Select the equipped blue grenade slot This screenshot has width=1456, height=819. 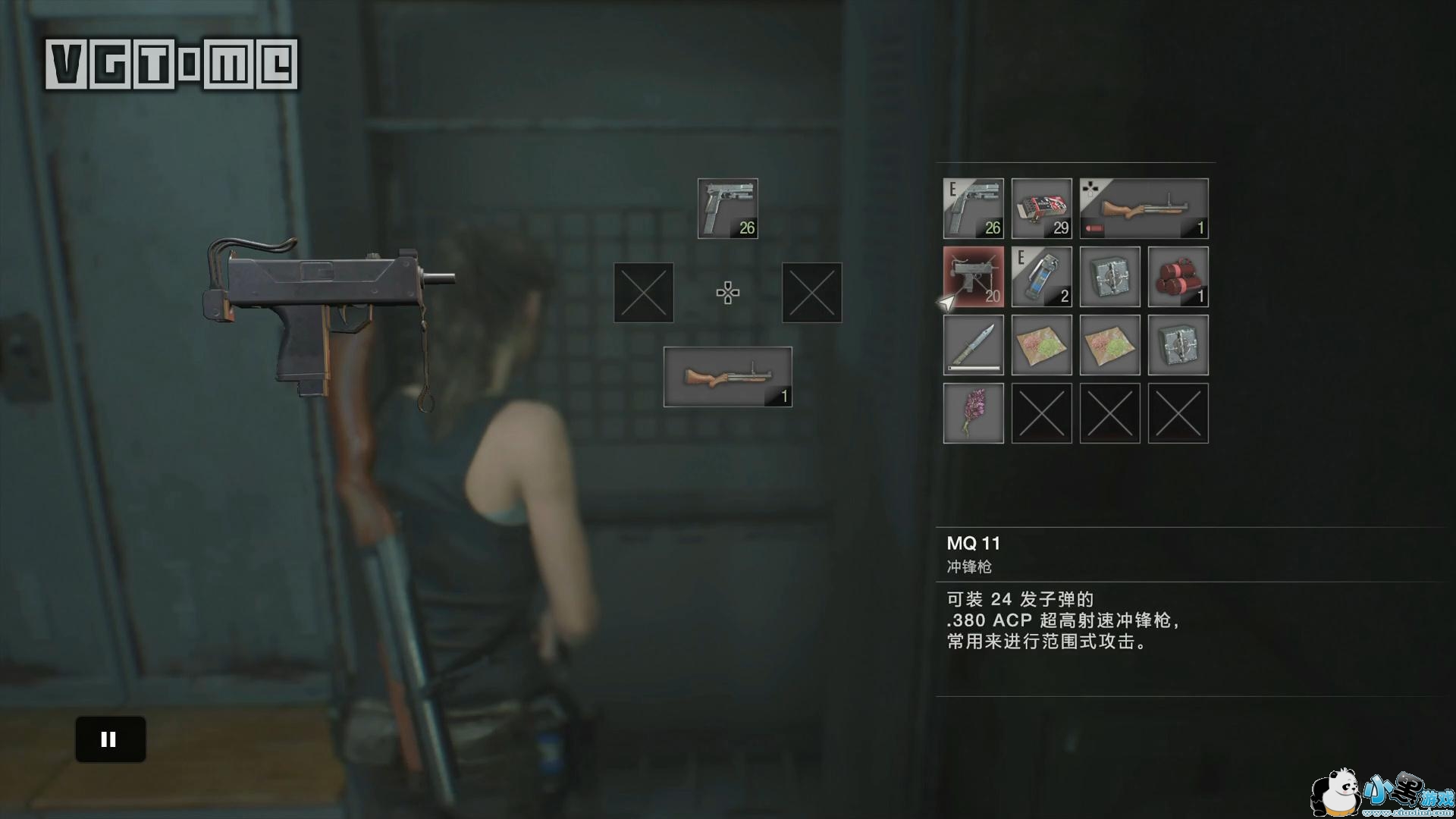(x=1041, y=277)
